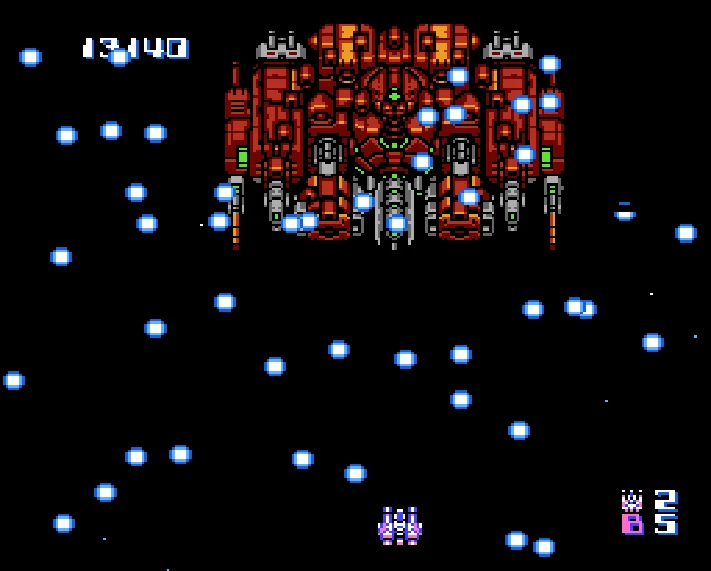Select the pink B bomb icon
Image resolution: width=711 pixels, height=571 pixels.
632,524
